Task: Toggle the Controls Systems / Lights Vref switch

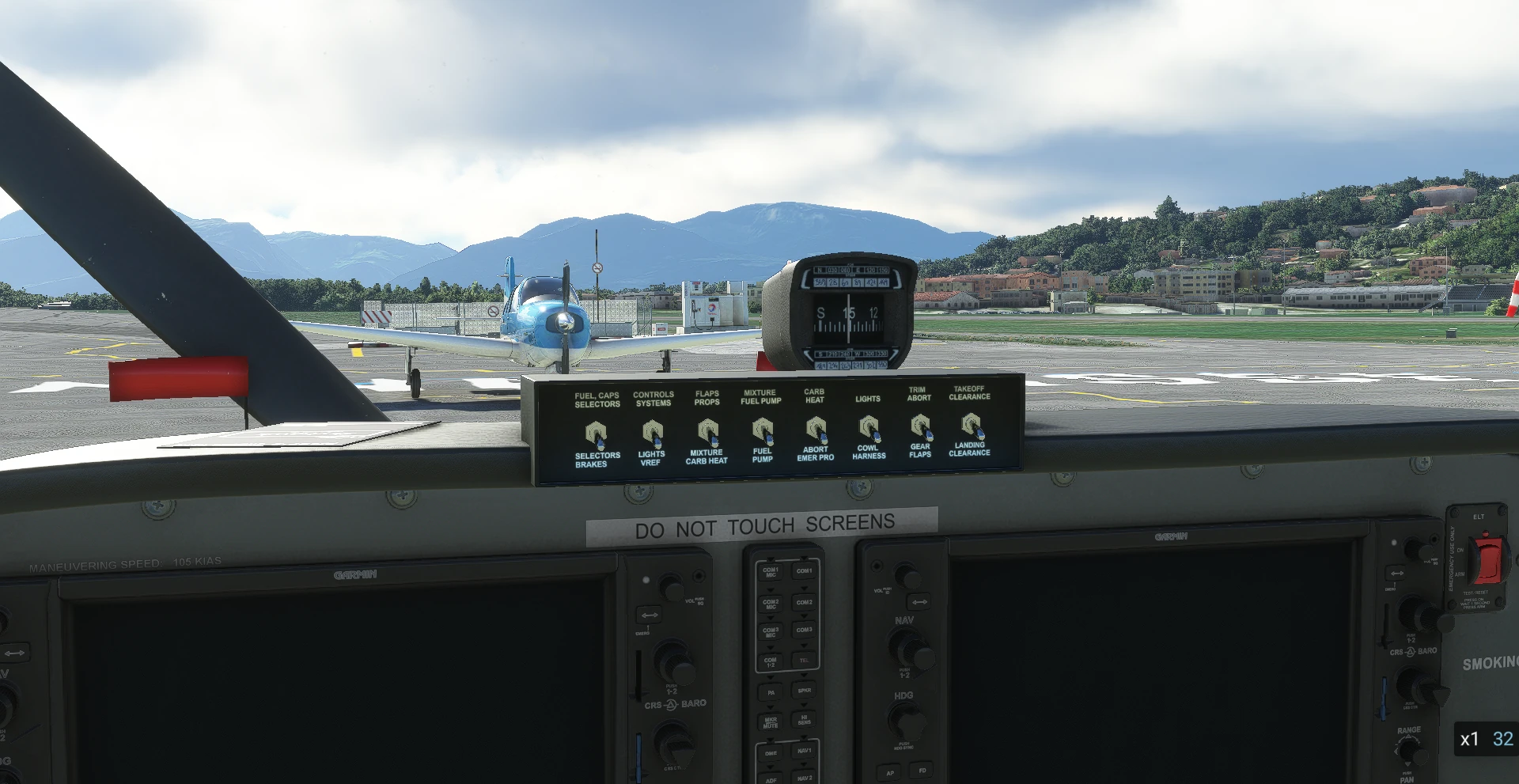Action: tap(652, 432)
